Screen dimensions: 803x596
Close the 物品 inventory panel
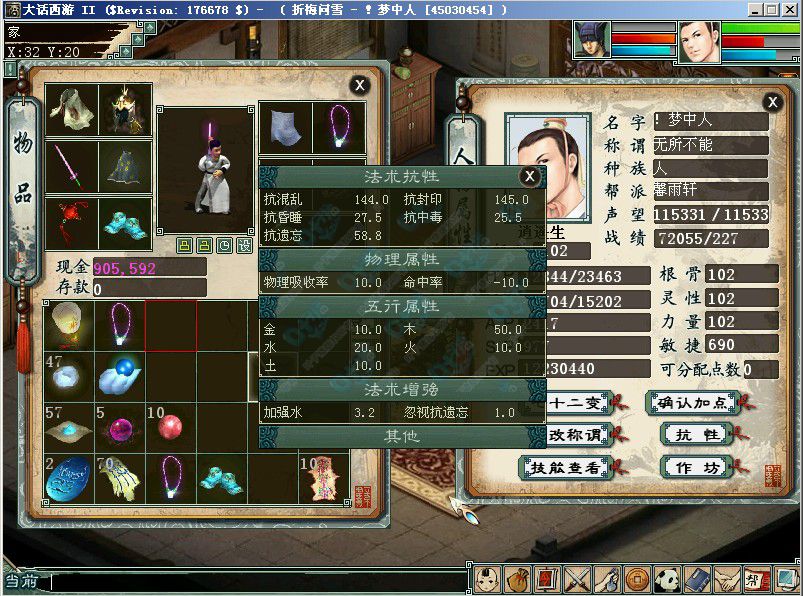pyautogui.click(x=359, y=86)
